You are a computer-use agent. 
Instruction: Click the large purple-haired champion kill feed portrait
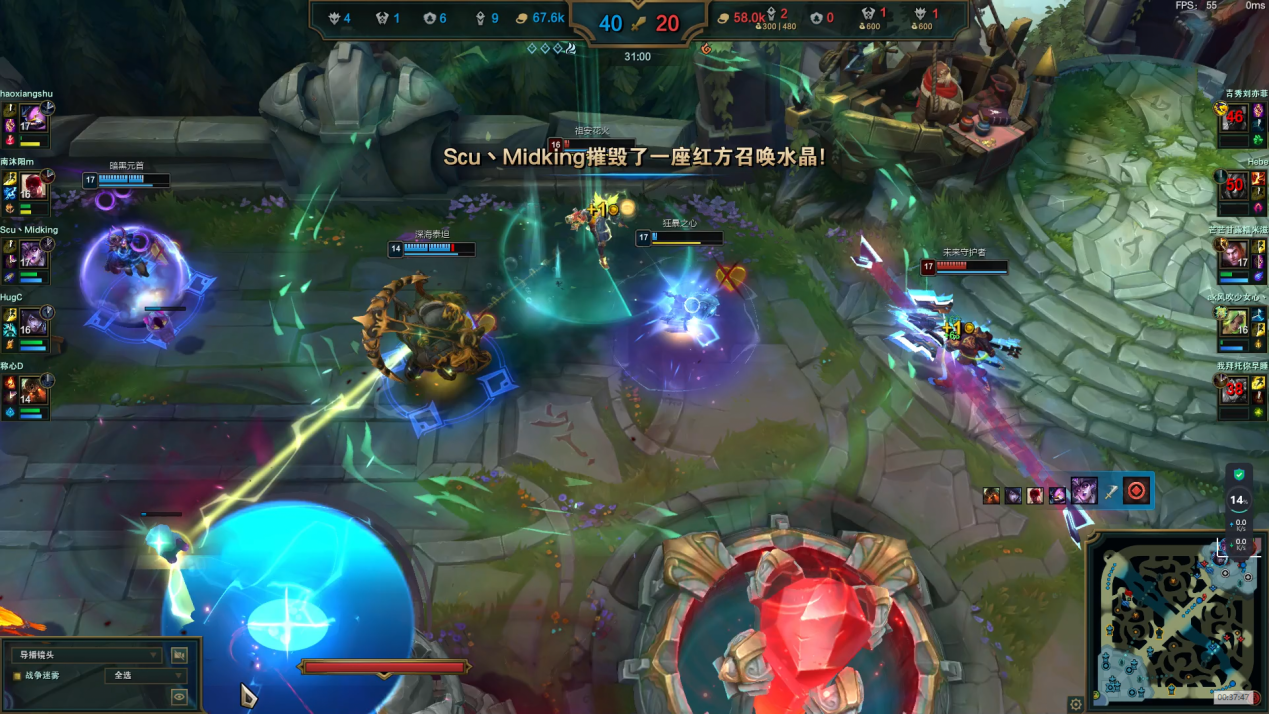click(1084, 490)
